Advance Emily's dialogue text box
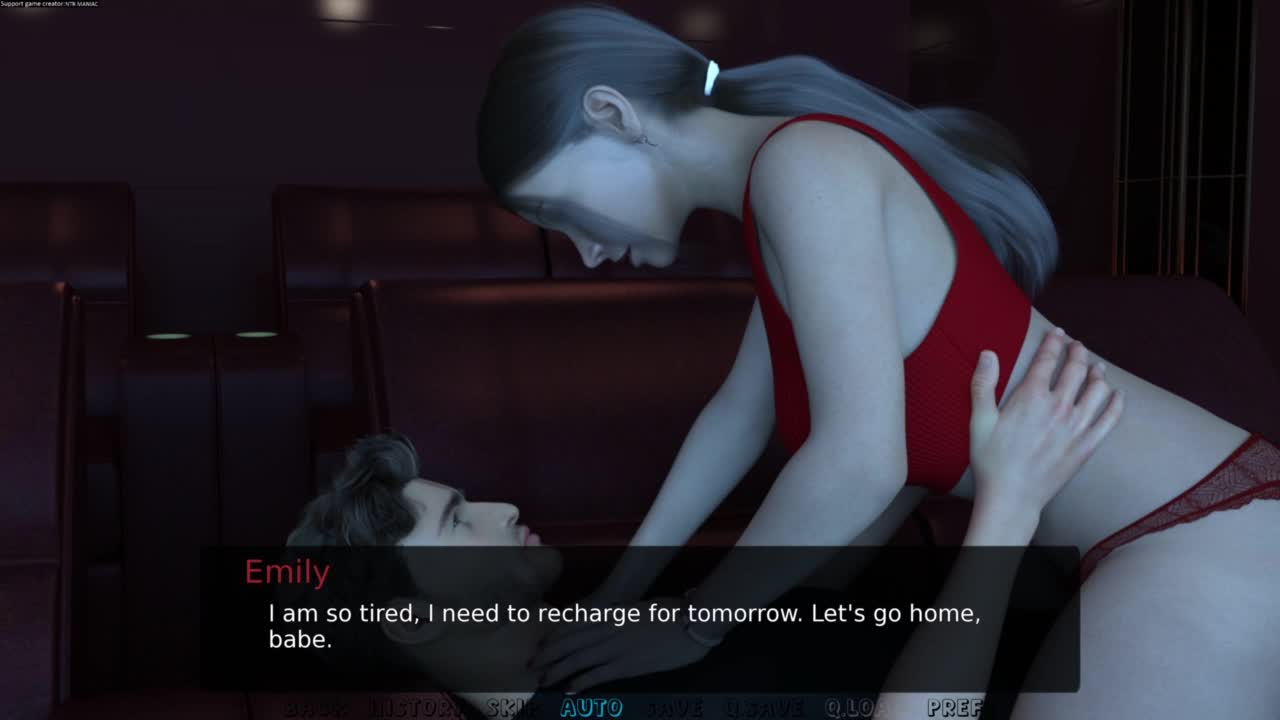The width and height of the screenshot is (1280, 720). tap(640, 620)
